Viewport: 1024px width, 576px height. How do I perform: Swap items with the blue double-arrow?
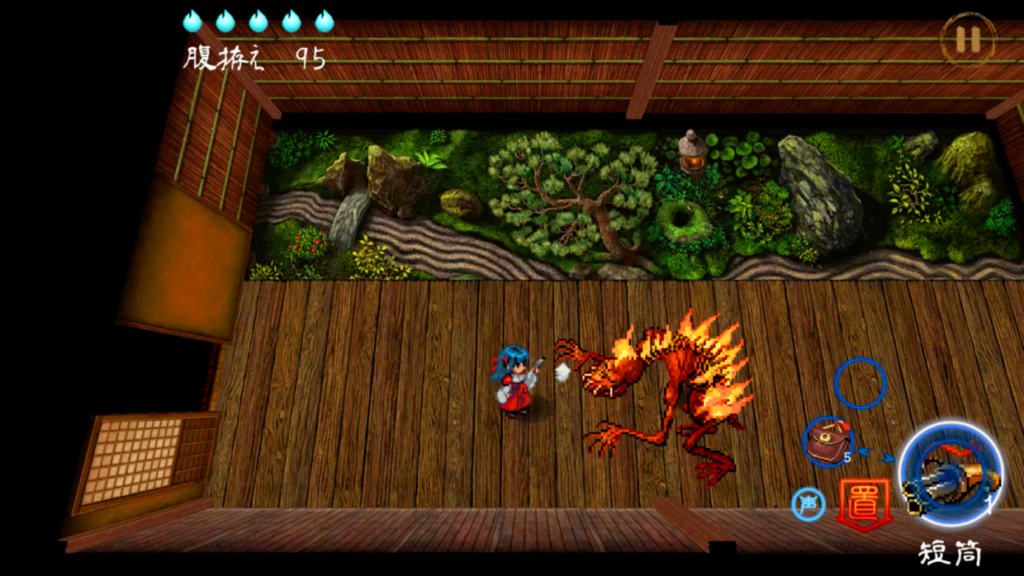click(877, 454)
